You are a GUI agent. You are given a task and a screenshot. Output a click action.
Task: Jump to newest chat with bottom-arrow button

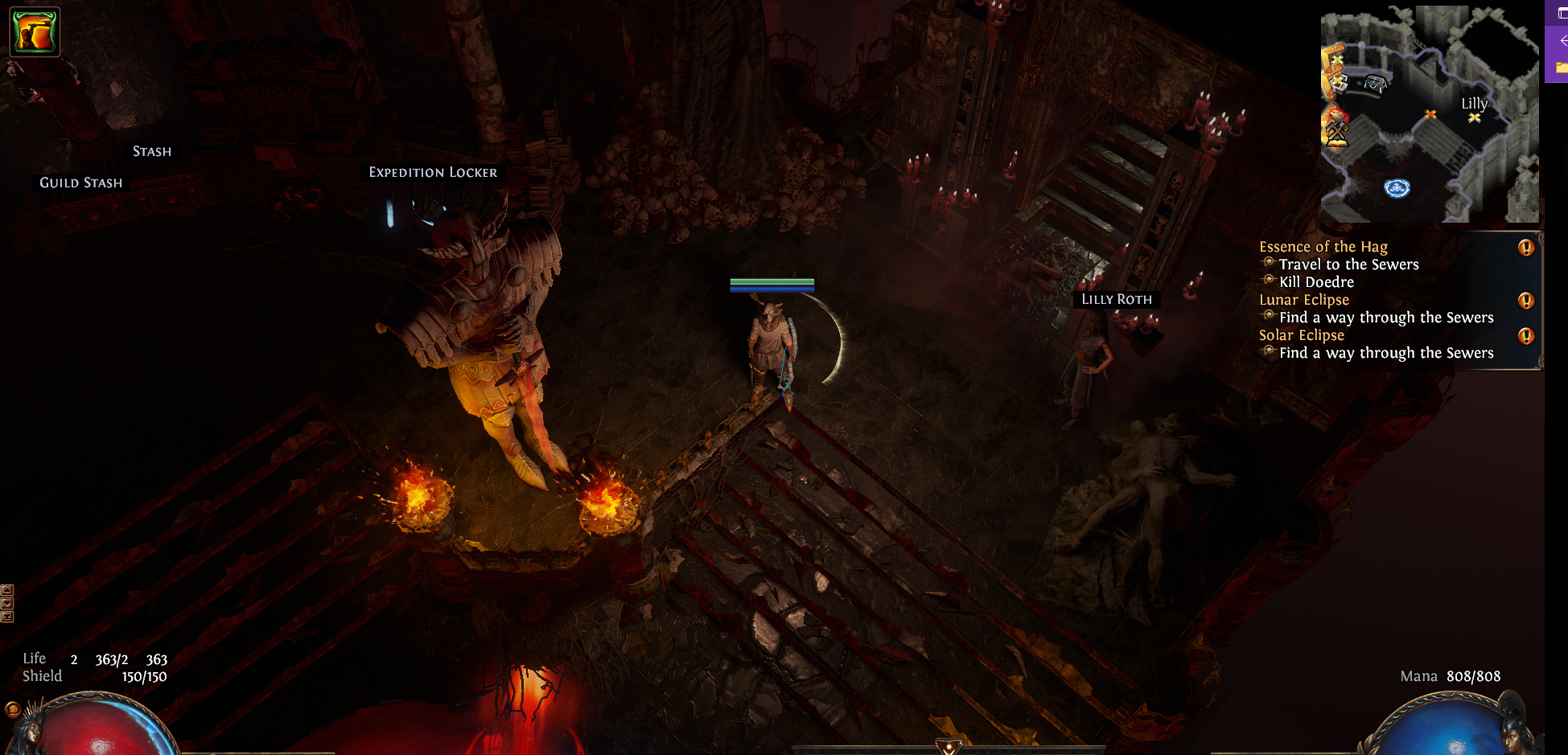pyautogui.click(x=7, y=617)
